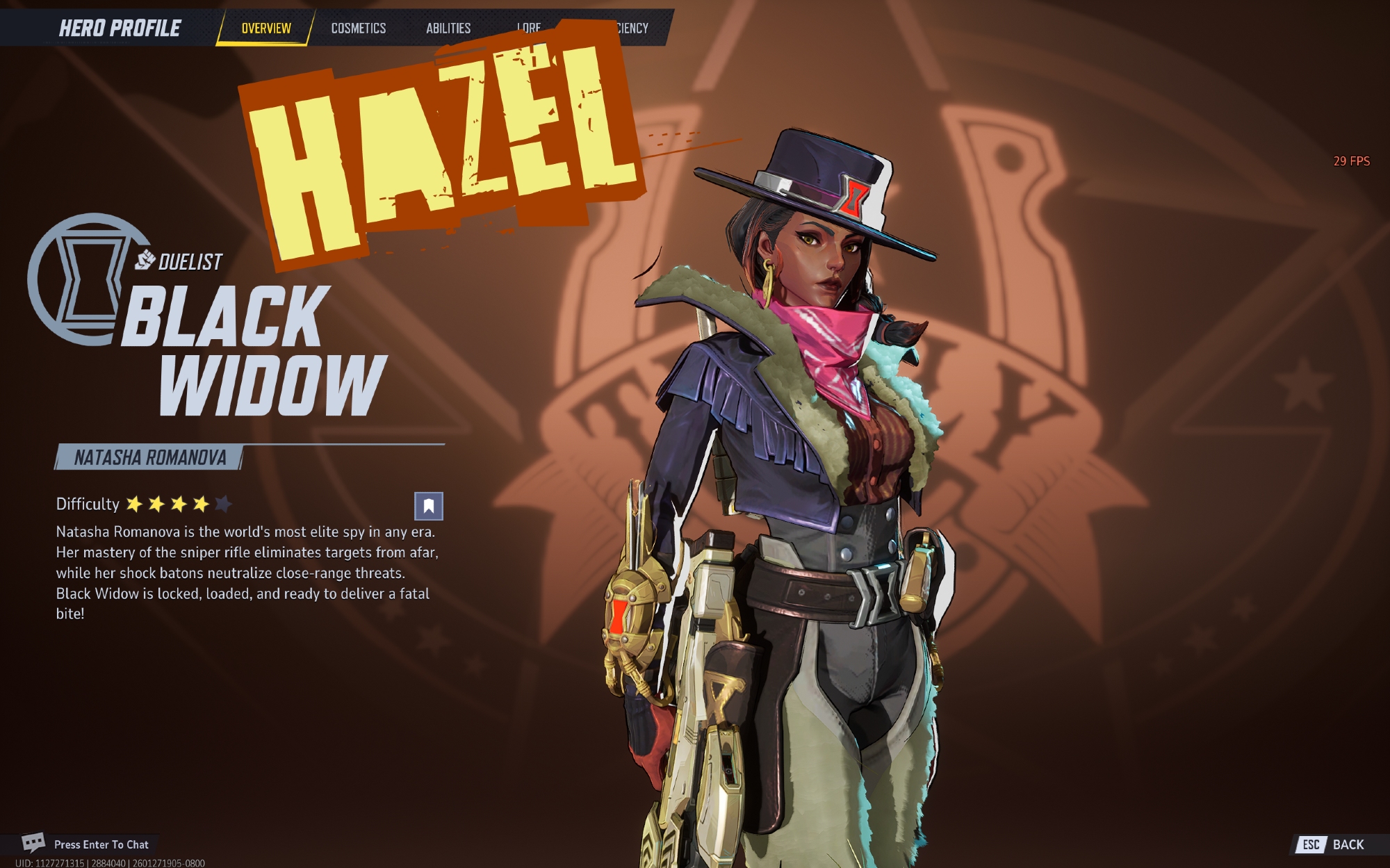Viewport: 1390px width, 868px height.
Task: Click the bookmark icon beside Difficulty
Action: click(x=429, y=506)
